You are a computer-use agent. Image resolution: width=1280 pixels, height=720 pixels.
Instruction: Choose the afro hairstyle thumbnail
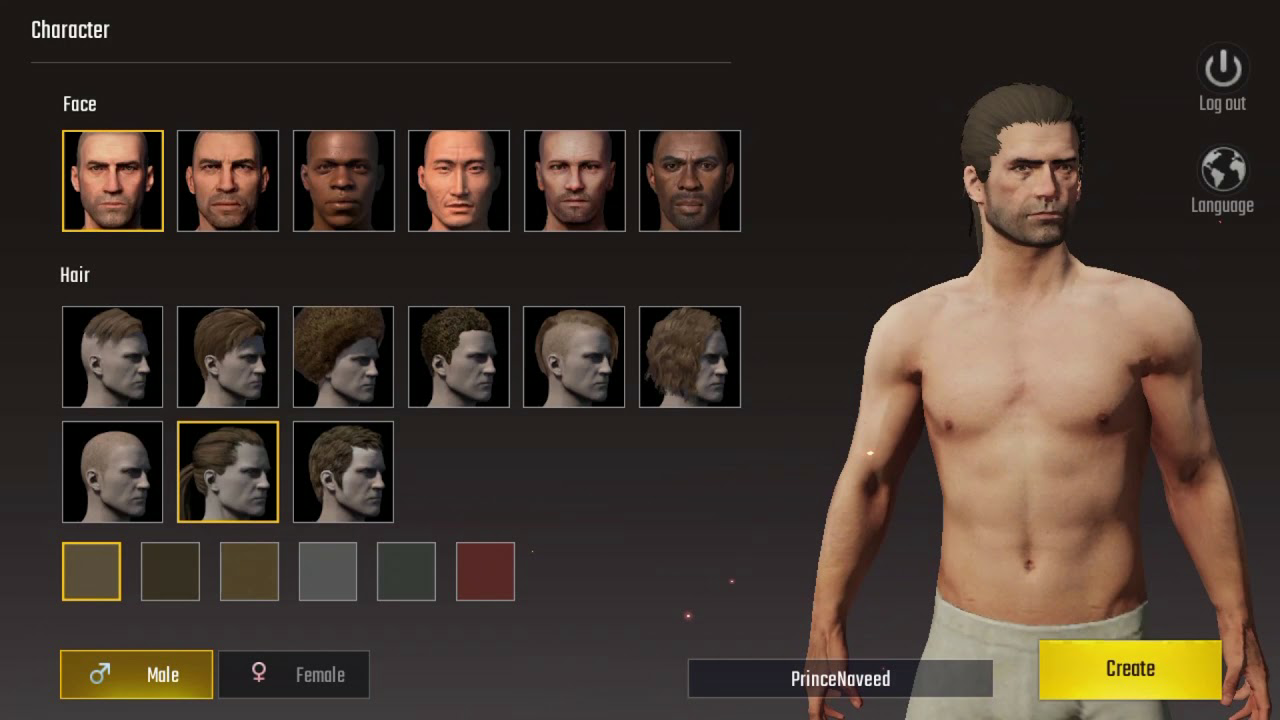tap(343, 357)
